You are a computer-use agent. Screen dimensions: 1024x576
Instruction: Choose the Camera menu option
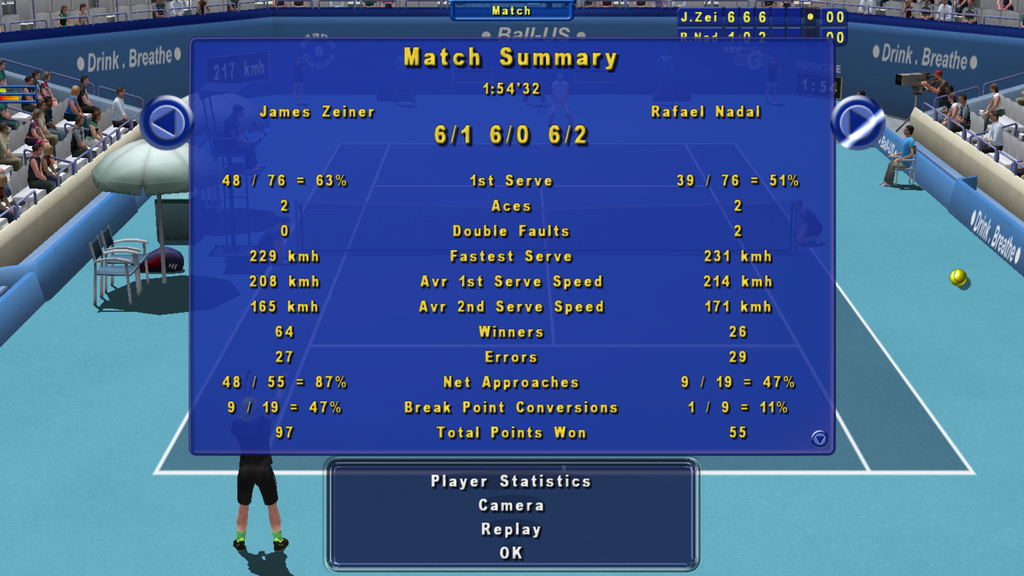click(x=511, y=505)
